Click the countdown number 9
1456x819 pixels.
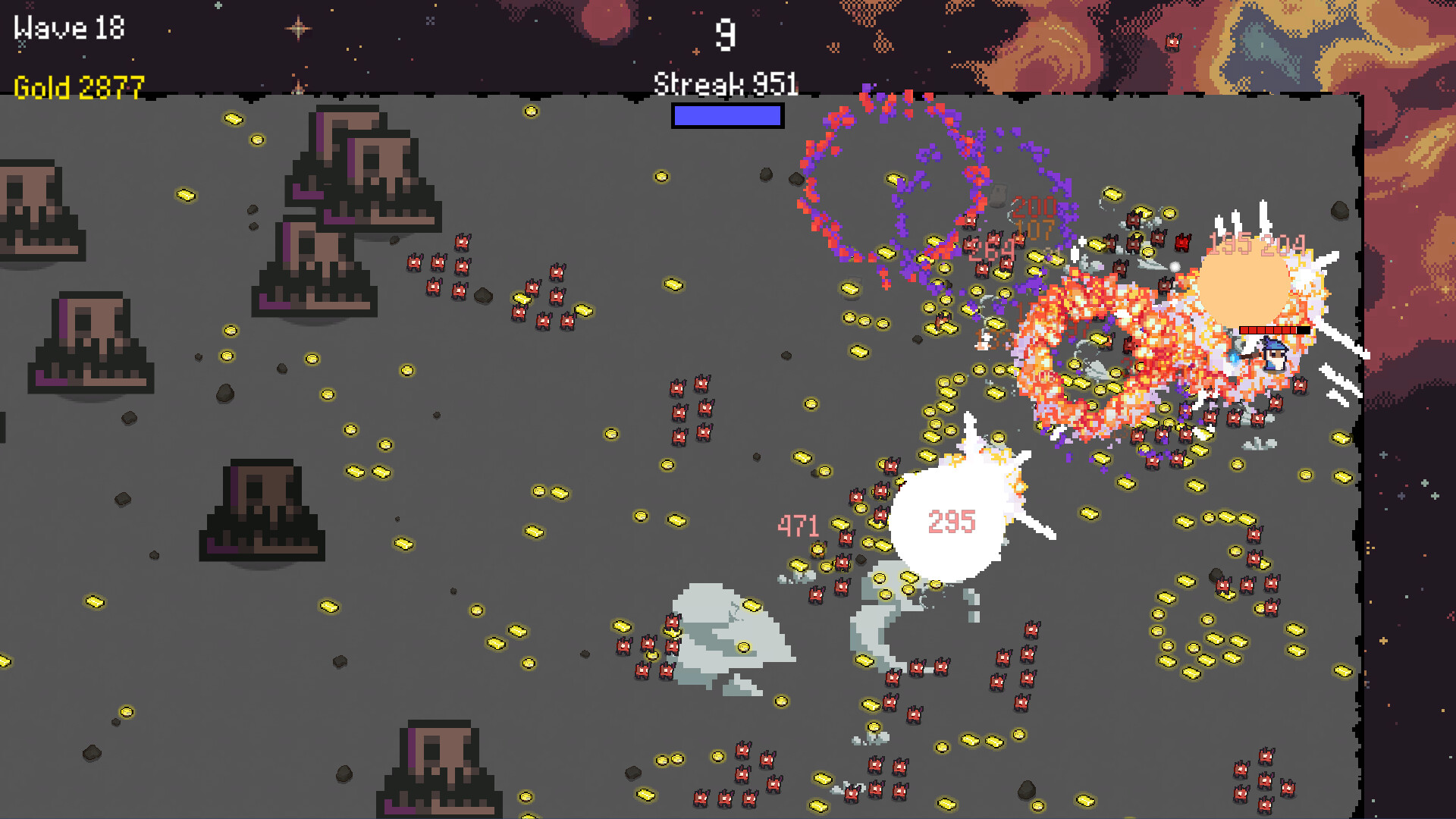(726, 36)
